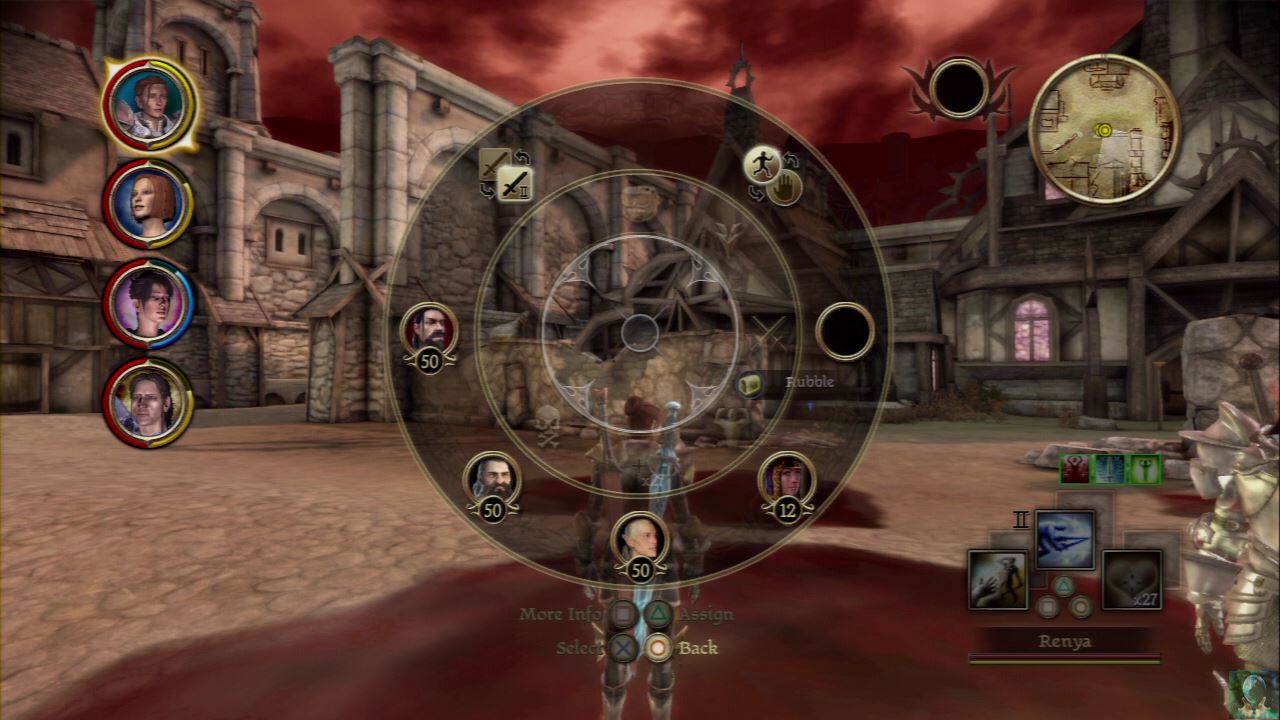Viewport: 1280px width, 720px height.
Task: Click the center hub of the radial menu
Action: [639, 332]
